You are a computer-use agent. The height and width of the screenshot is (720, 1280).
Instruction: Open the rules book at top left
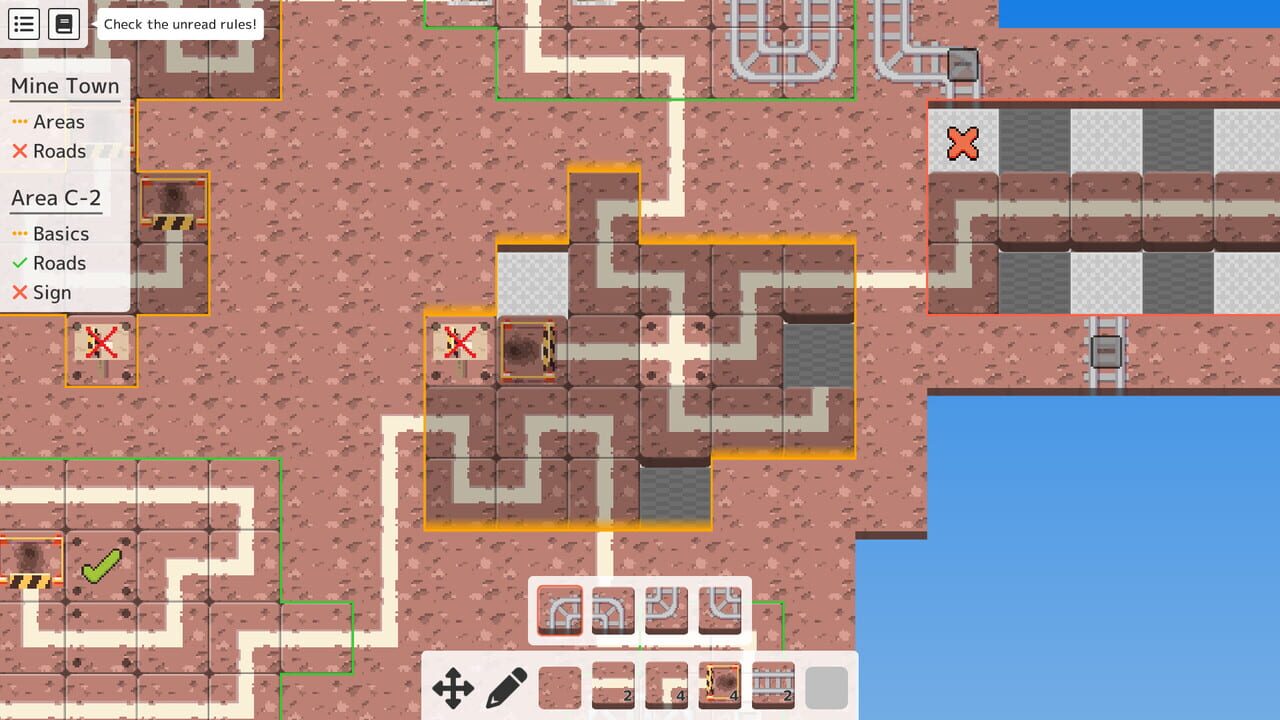[x=62, y=23]
